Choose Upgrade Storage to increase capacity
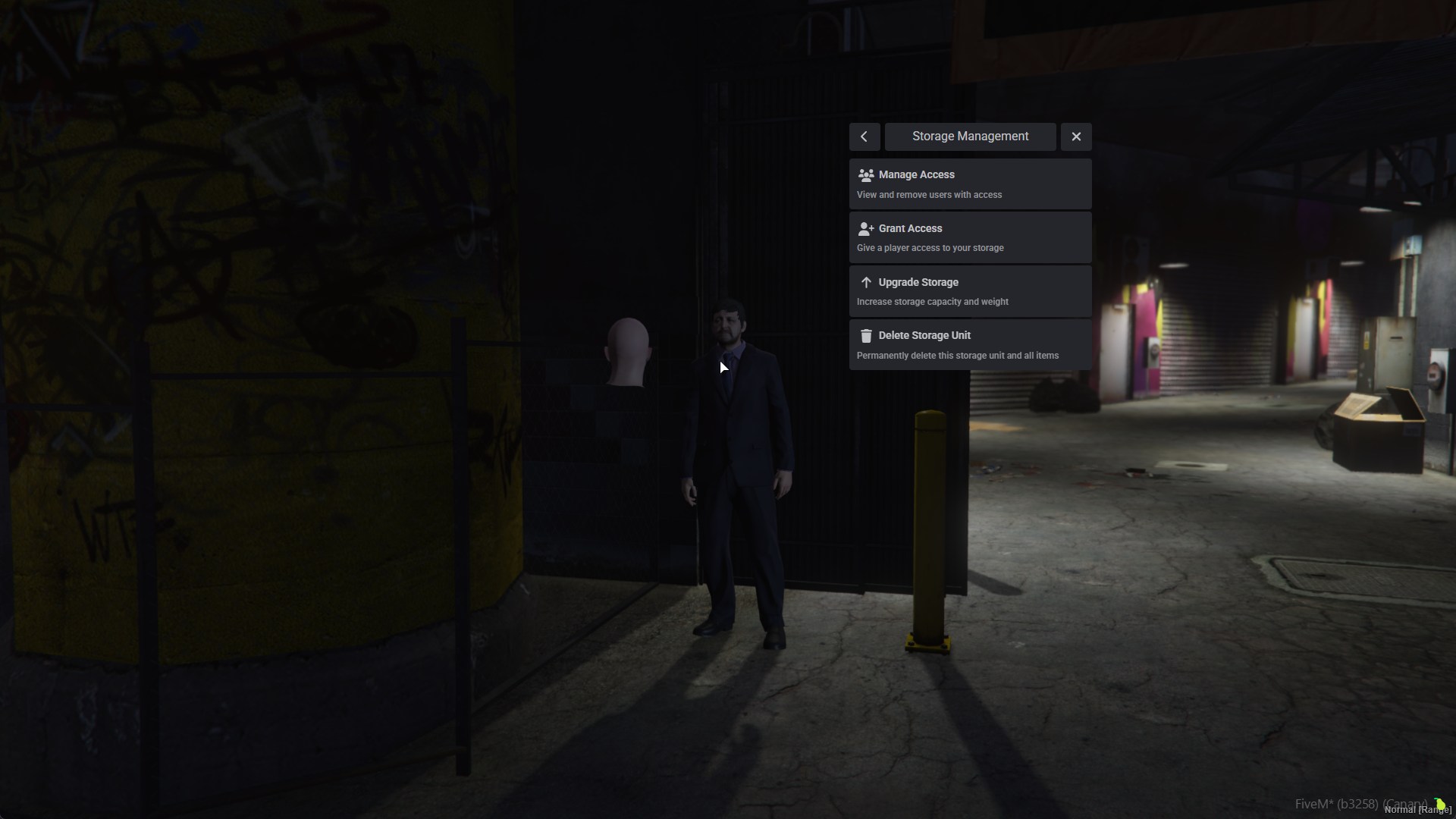This screenshot has width=1456, height=819. click(x=970, y=290)
